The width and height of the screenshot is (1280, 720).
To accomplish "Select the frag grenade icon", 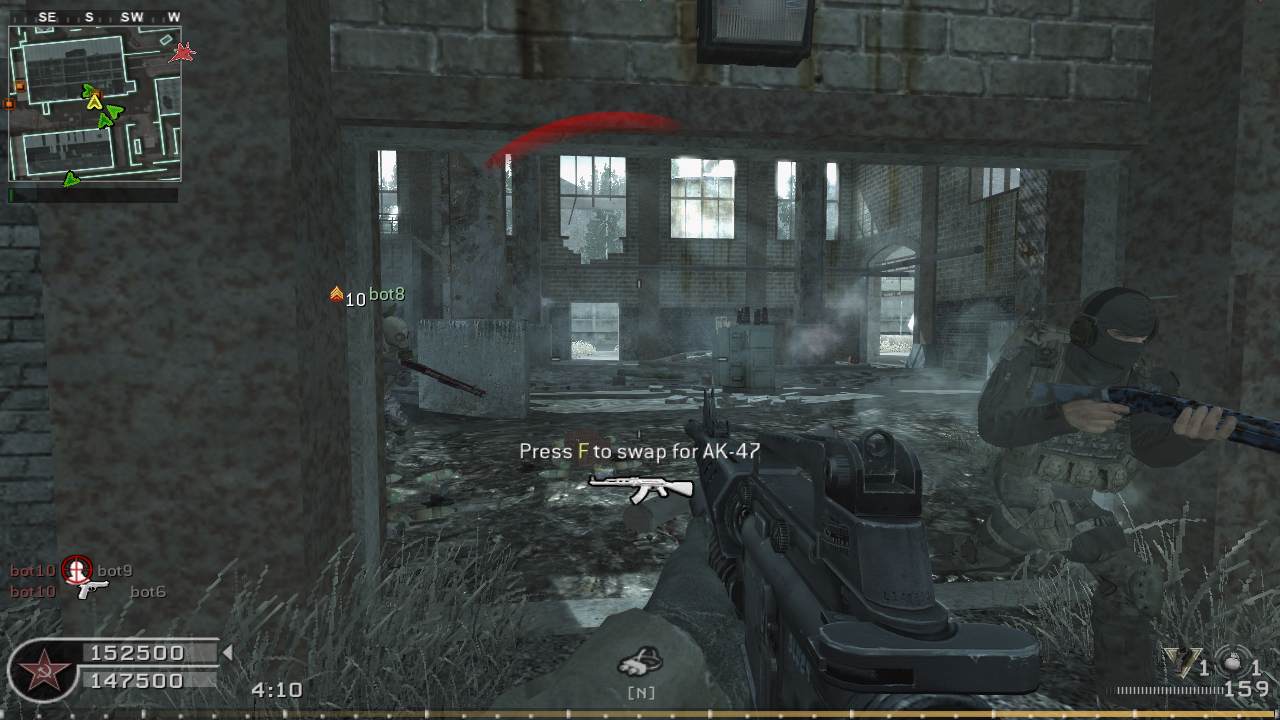I will click(x=1232, y=662).
